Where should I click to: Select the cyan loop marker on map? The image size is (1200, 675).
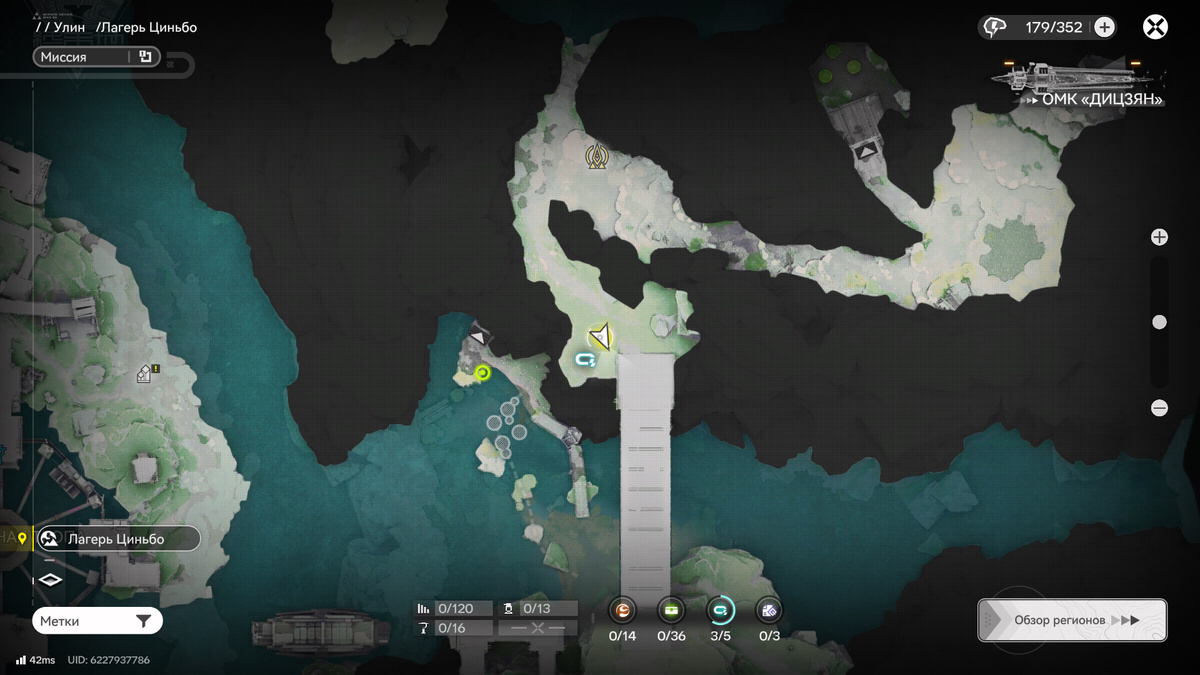tap(586, 359)
